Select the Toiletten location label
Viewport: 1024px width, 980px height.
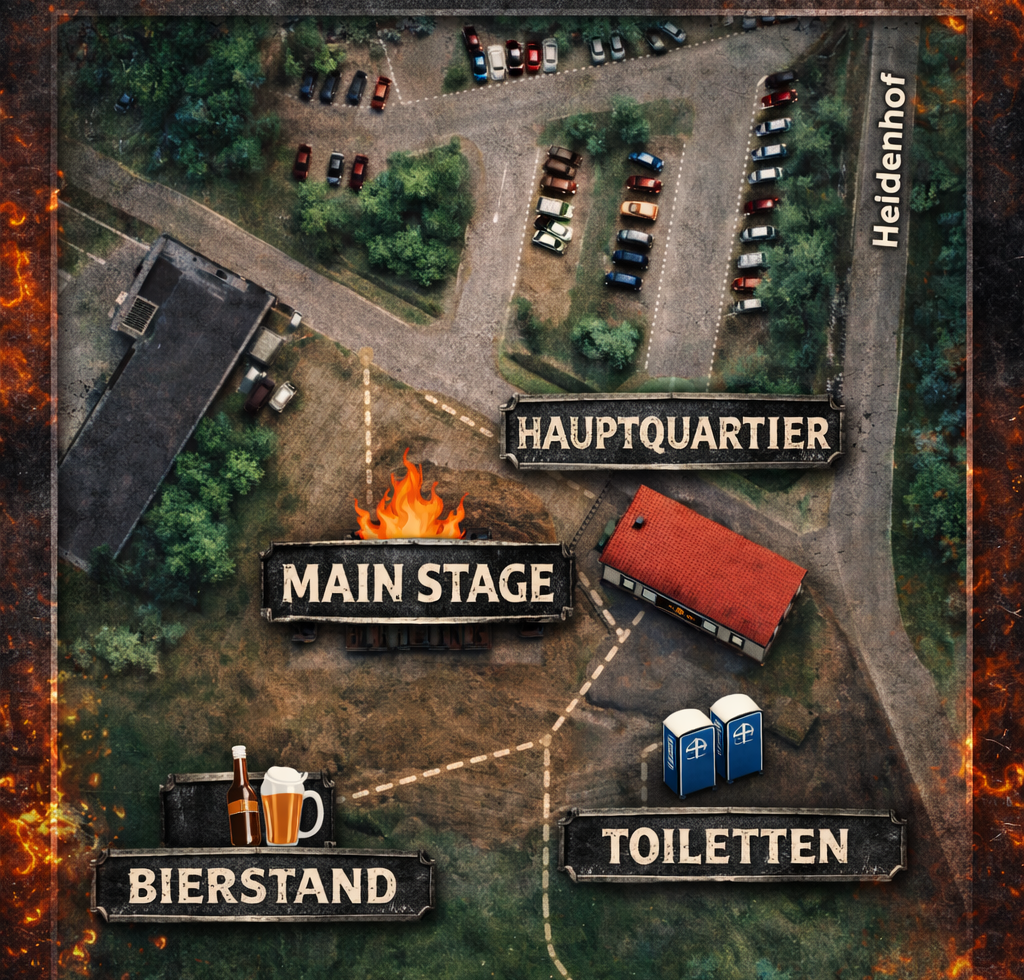tap(732, 845)
